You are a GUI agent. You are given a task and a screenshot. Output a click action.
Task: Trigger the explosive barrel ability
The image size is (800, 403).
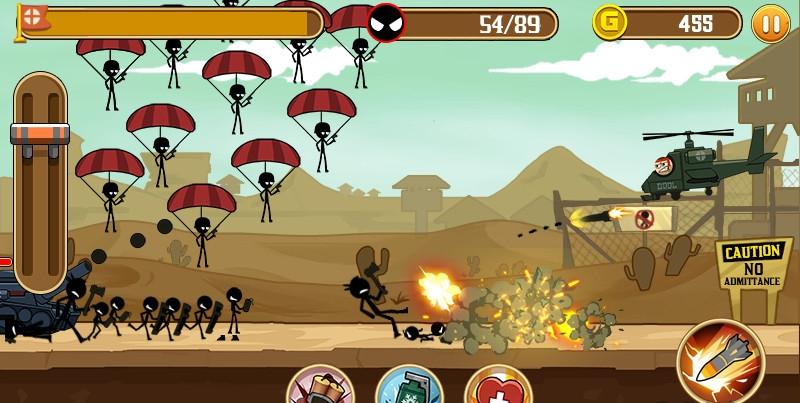320,389
